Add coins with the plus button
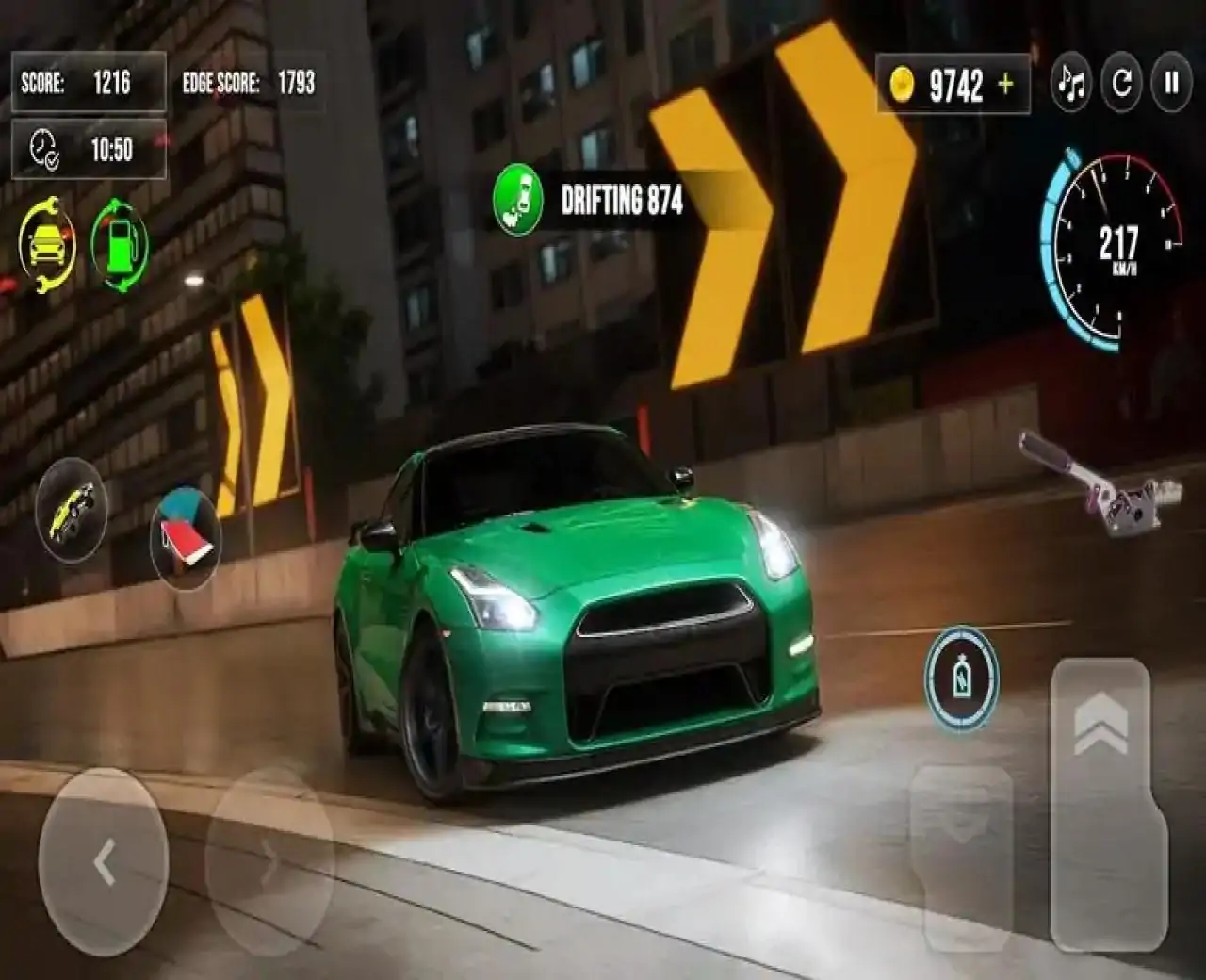 (x=1006, y=85)
